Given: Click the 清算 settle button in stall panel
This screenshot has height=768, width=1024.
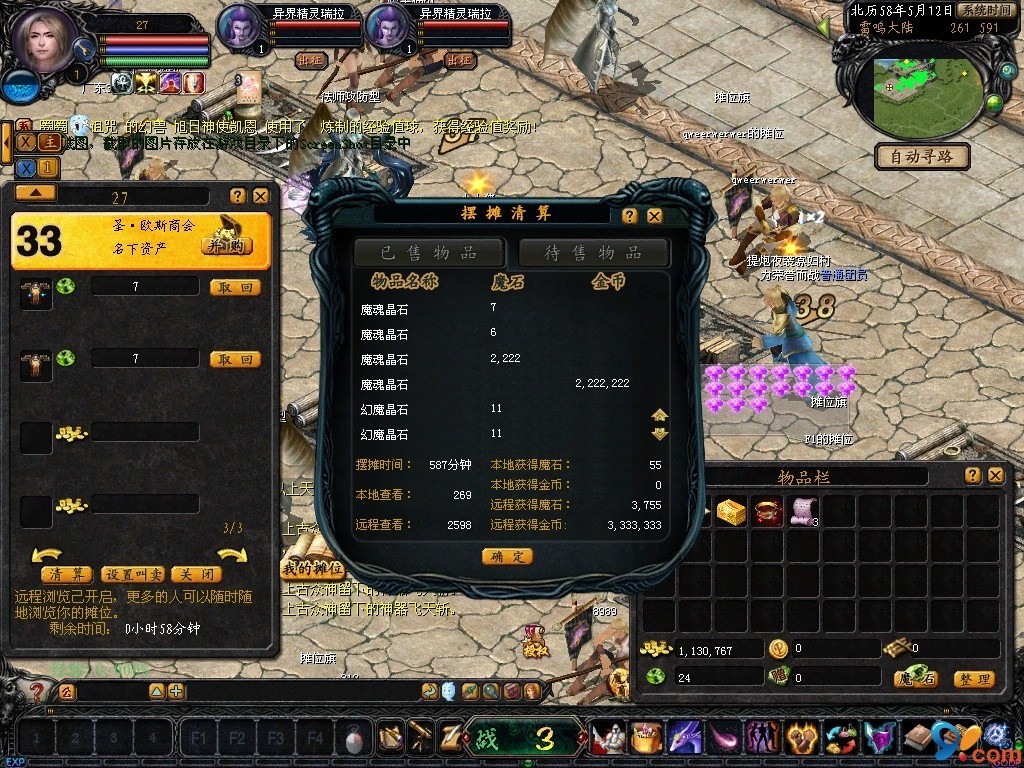Looking at the screenshot, I should [66, 575].
